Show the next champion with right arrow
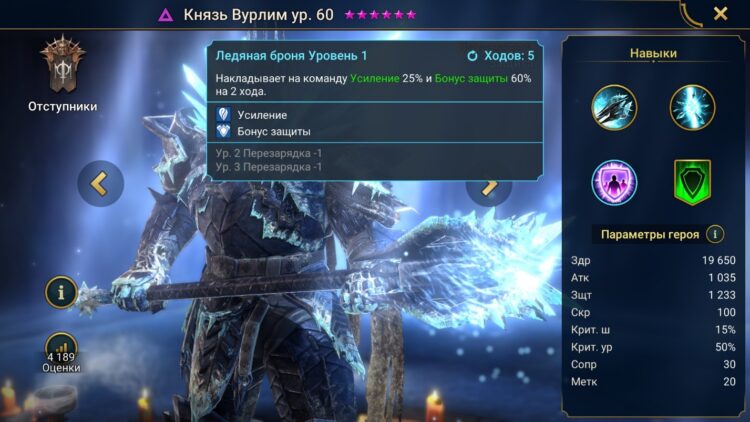This screenshot has height=422, width=750. click(x=490, y=184)
